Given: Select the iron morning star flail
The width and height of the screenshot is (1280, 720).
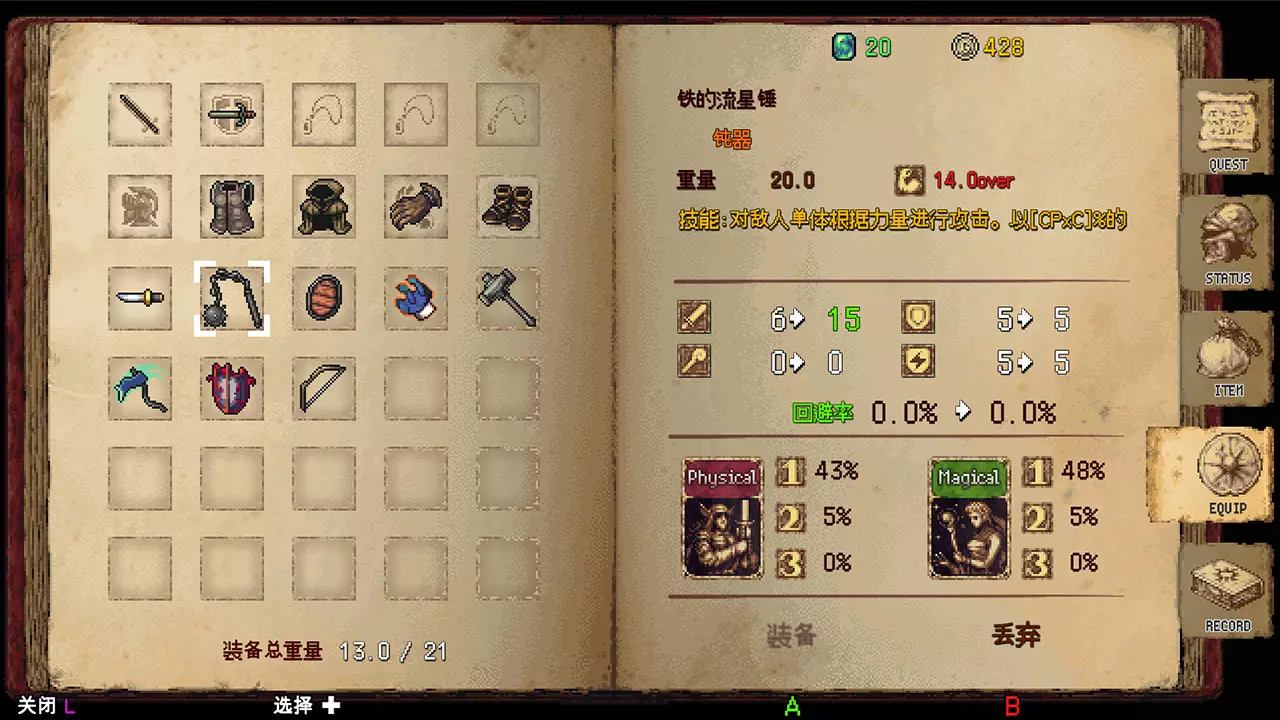Looking at the screenshot, I should click(x=232, y=299).
